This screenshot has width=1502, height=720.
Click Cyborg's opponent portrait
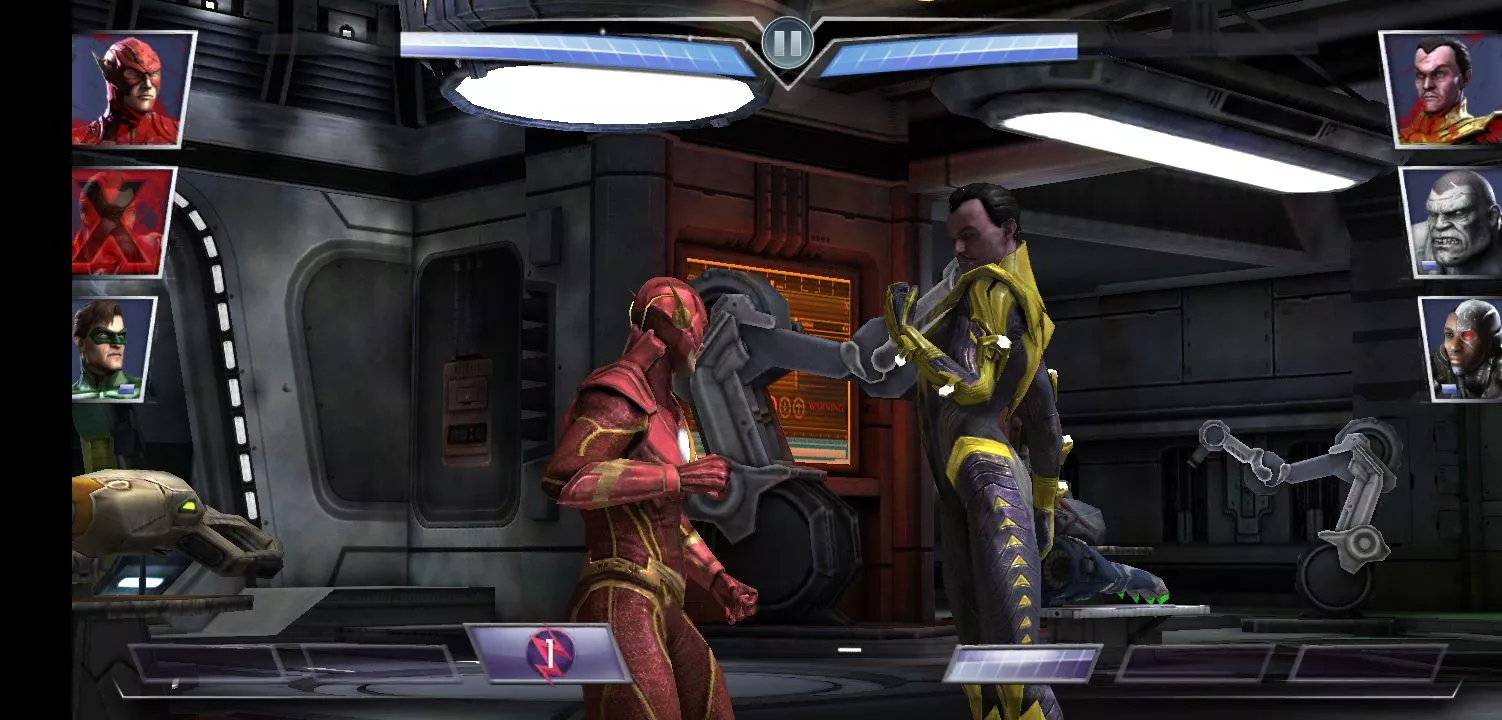tap(1462, 348)
